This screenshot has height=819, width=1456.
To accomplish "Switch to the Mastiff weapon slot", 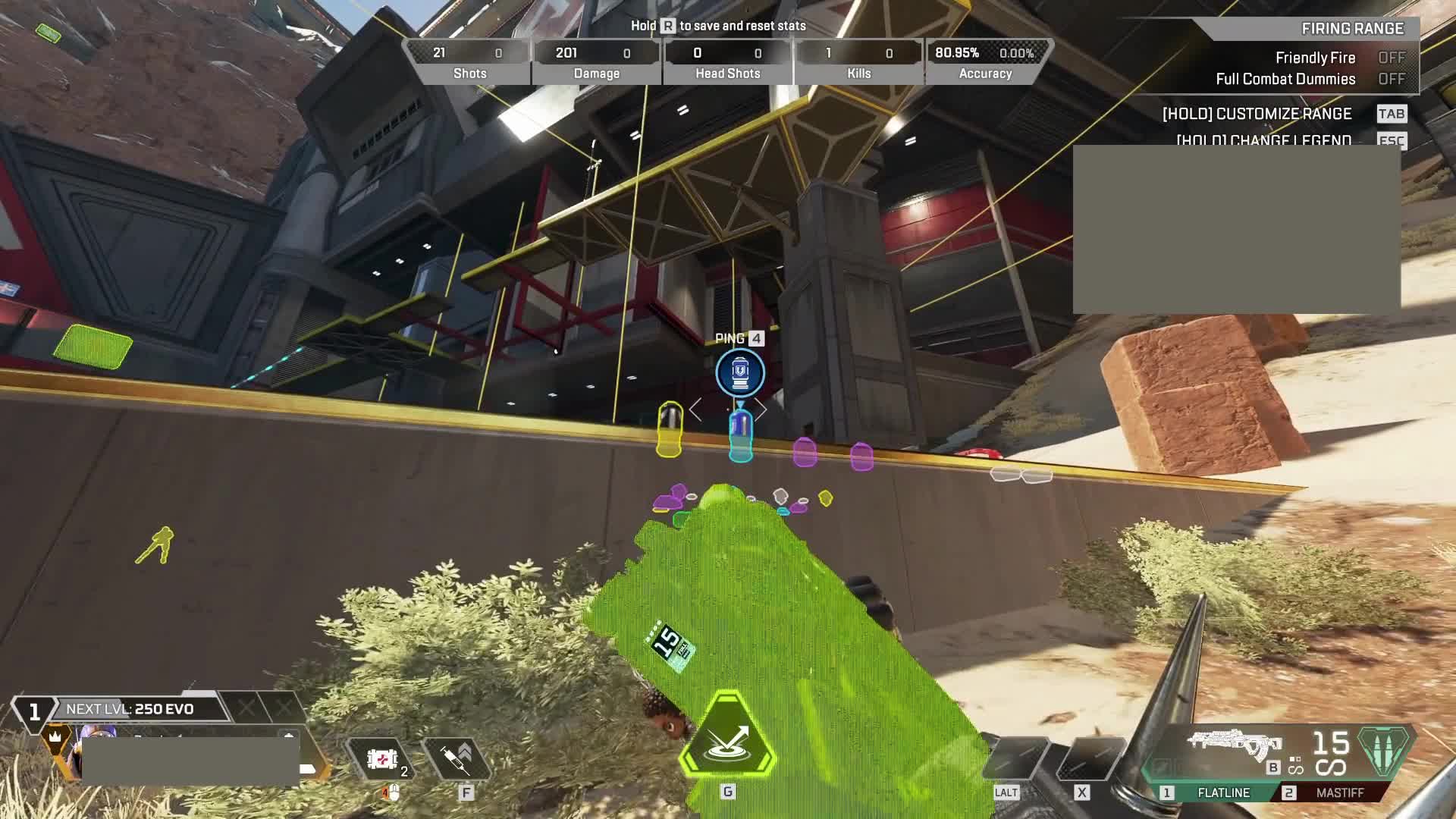I will click(x=1339, y=792).
